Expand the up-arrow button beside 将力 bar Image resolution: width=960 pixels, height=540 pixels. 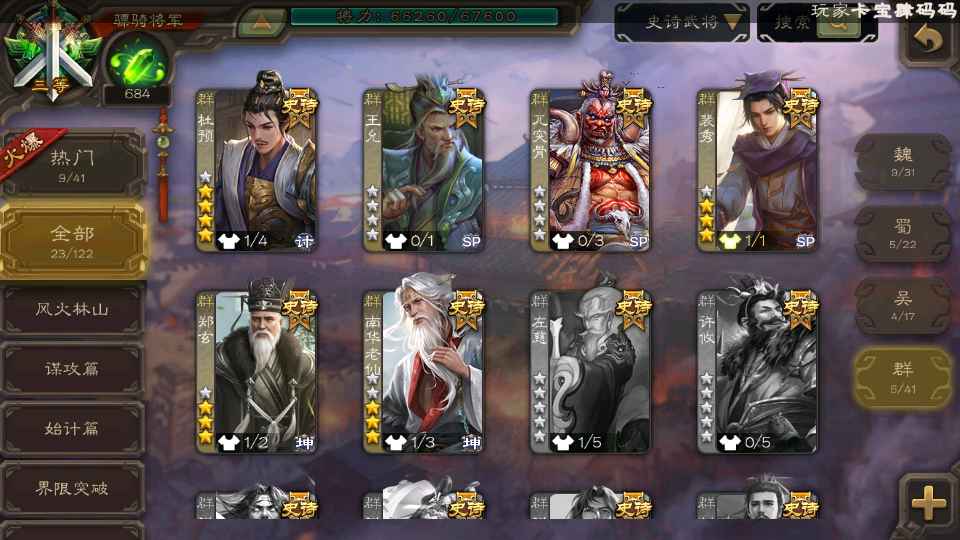[262, 20]
